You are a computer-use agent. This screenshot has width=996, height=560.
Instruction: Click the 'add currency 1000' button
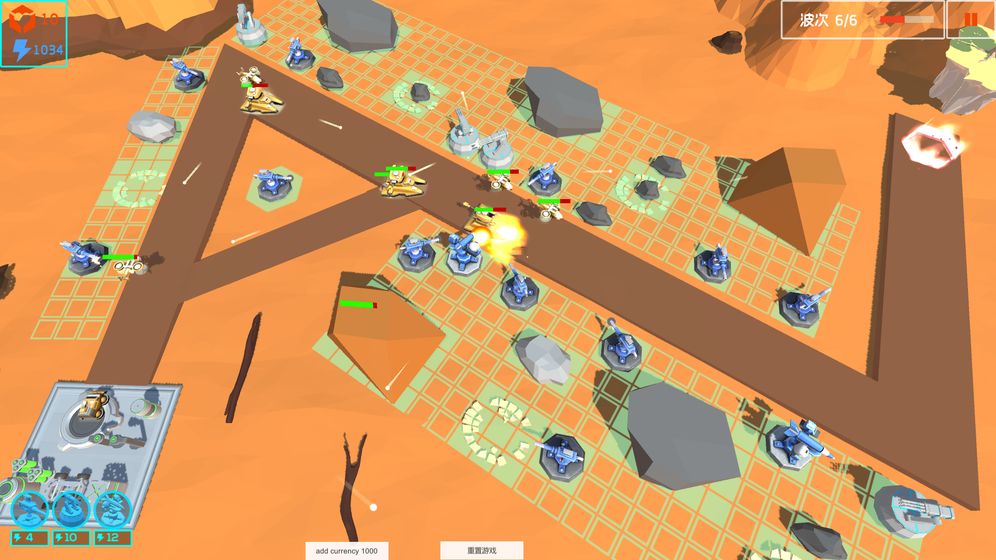(x=346, y=551)
